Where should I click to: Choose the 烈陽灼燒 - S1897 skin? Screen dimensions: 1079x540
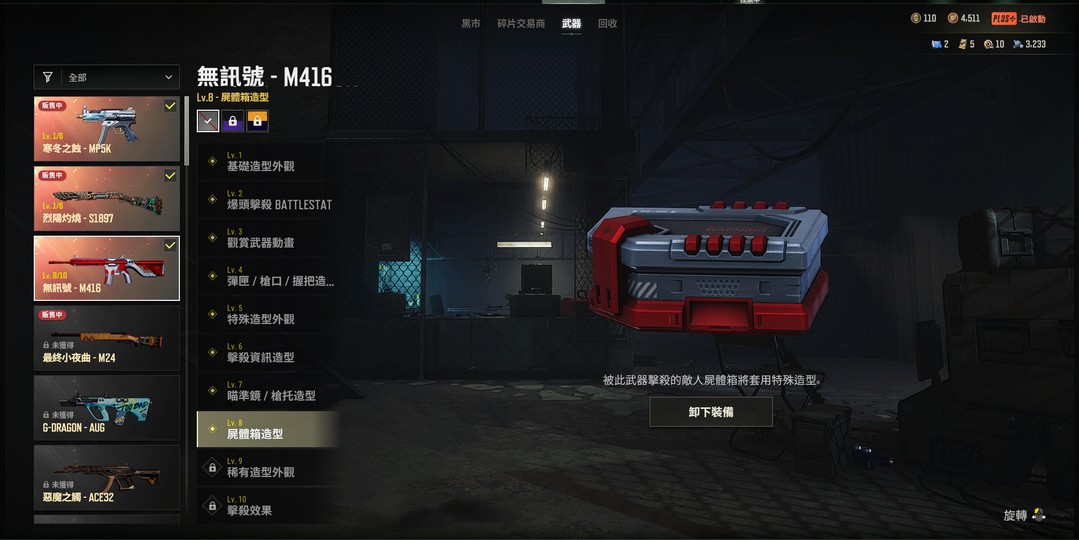[x=107, y=198]
